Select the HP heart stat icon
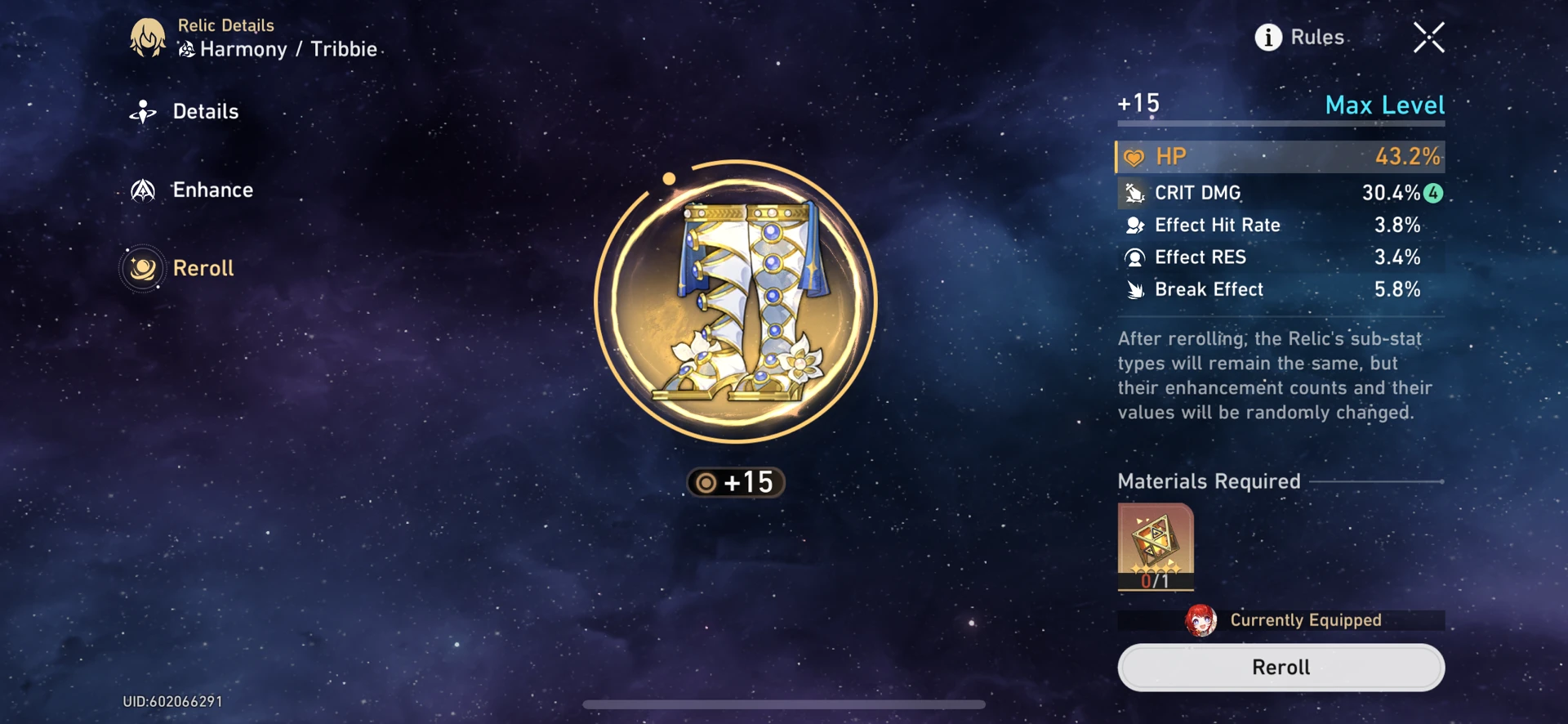1568x724 pixels. (1134, 155)
